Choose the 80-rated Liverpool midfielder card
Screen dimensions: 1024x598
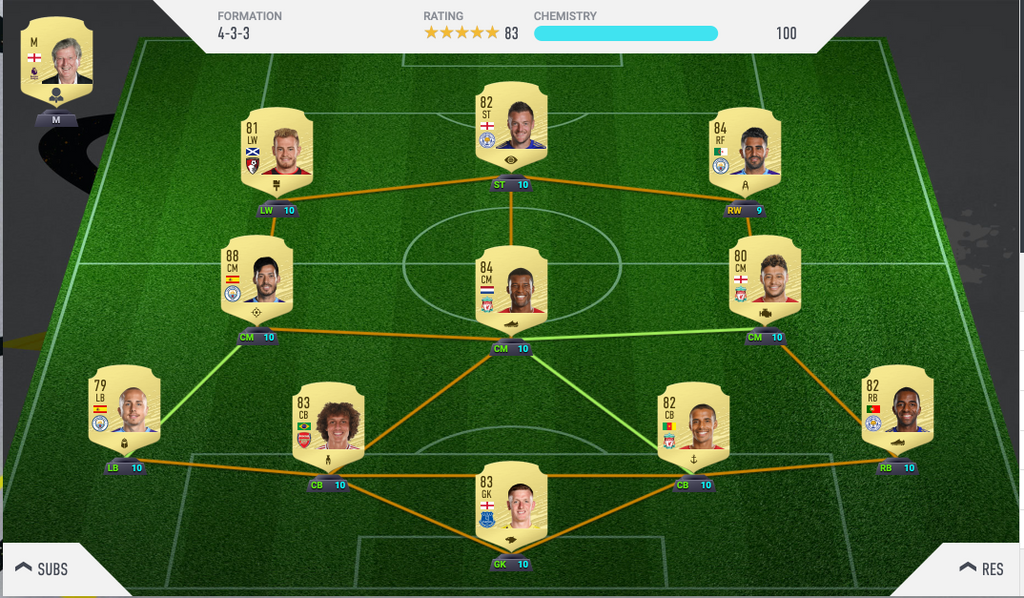[765, 276]
